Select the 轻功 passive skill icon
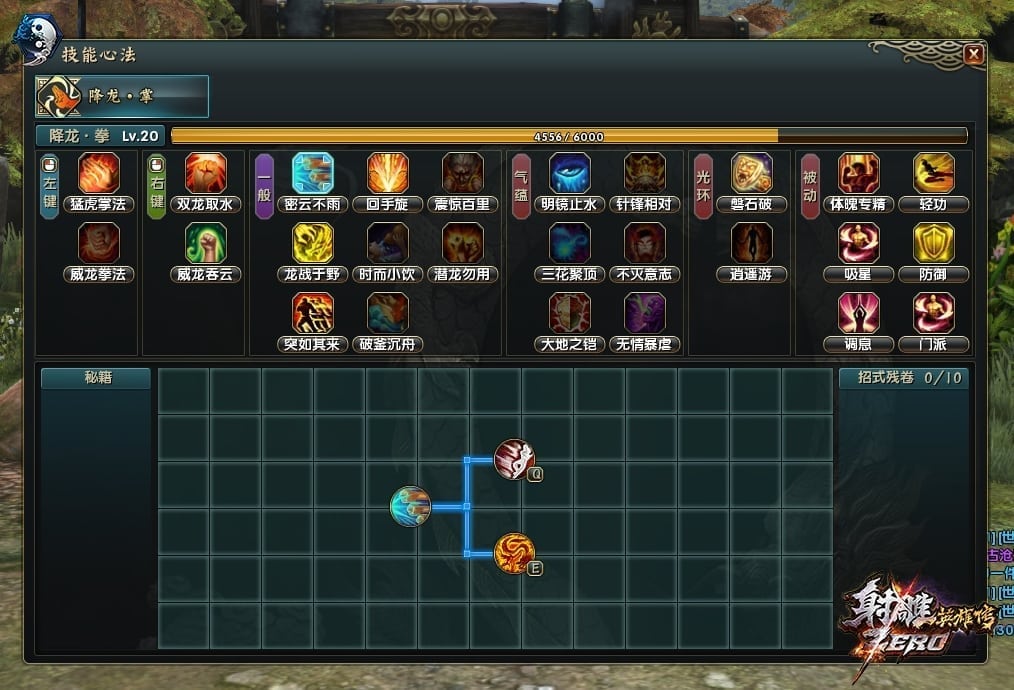Image resolution: width=1014 pixels, height=690 pixels. 933,173
